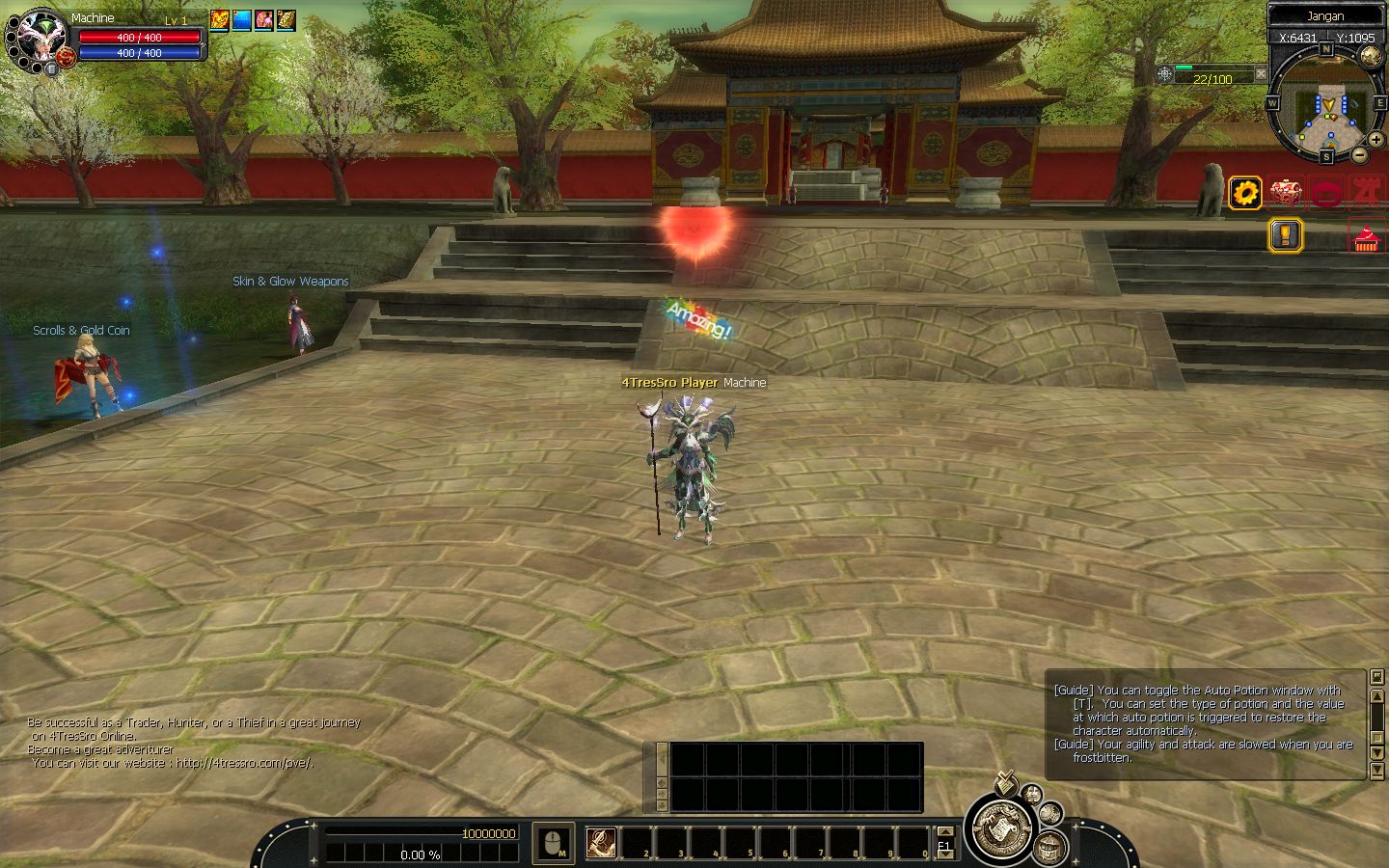Click the mouse icon beside the hotbar

[x=553, y=843]
